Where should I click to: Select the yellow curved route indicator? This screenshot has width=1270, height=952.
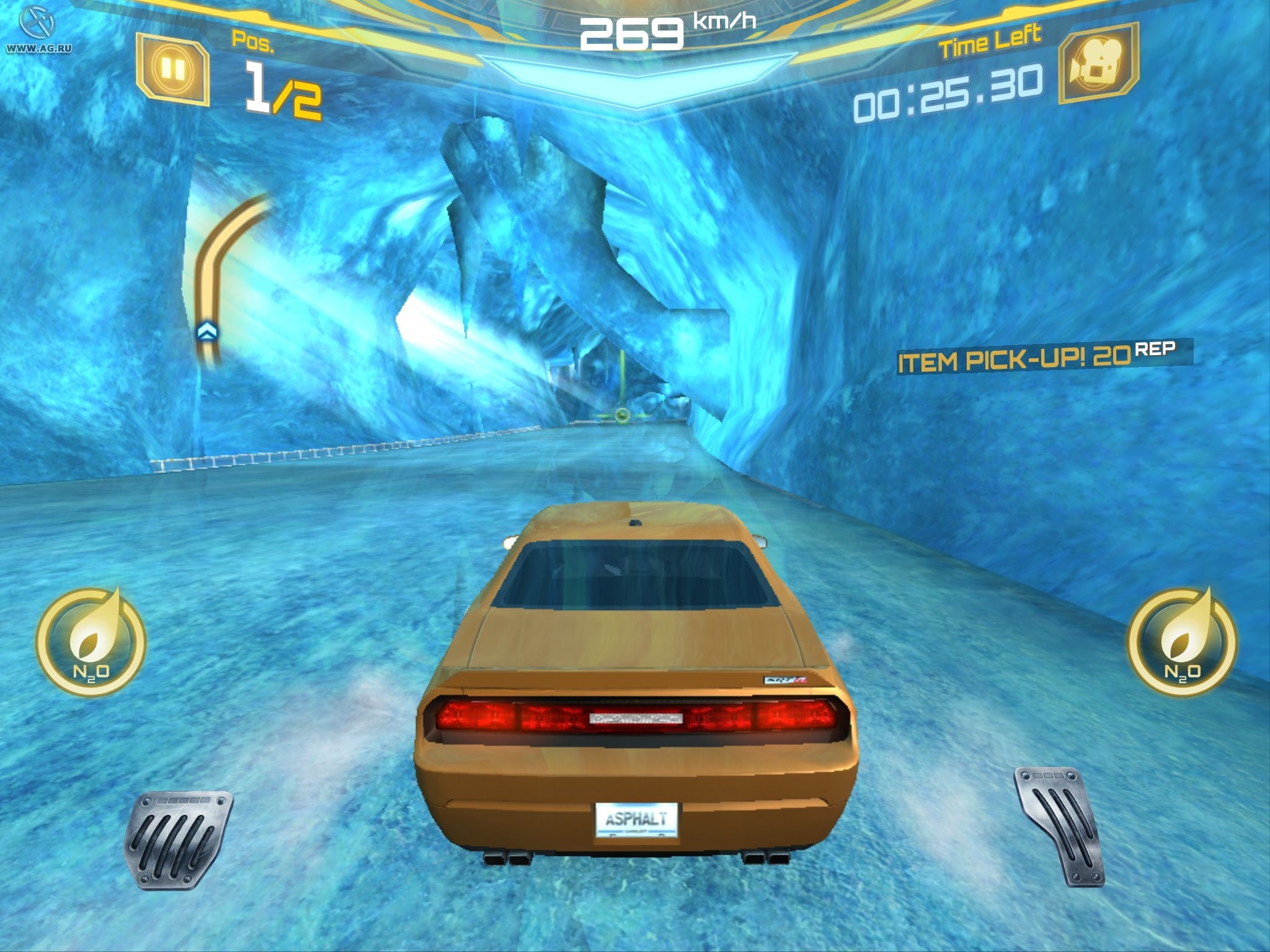point(214,260)
